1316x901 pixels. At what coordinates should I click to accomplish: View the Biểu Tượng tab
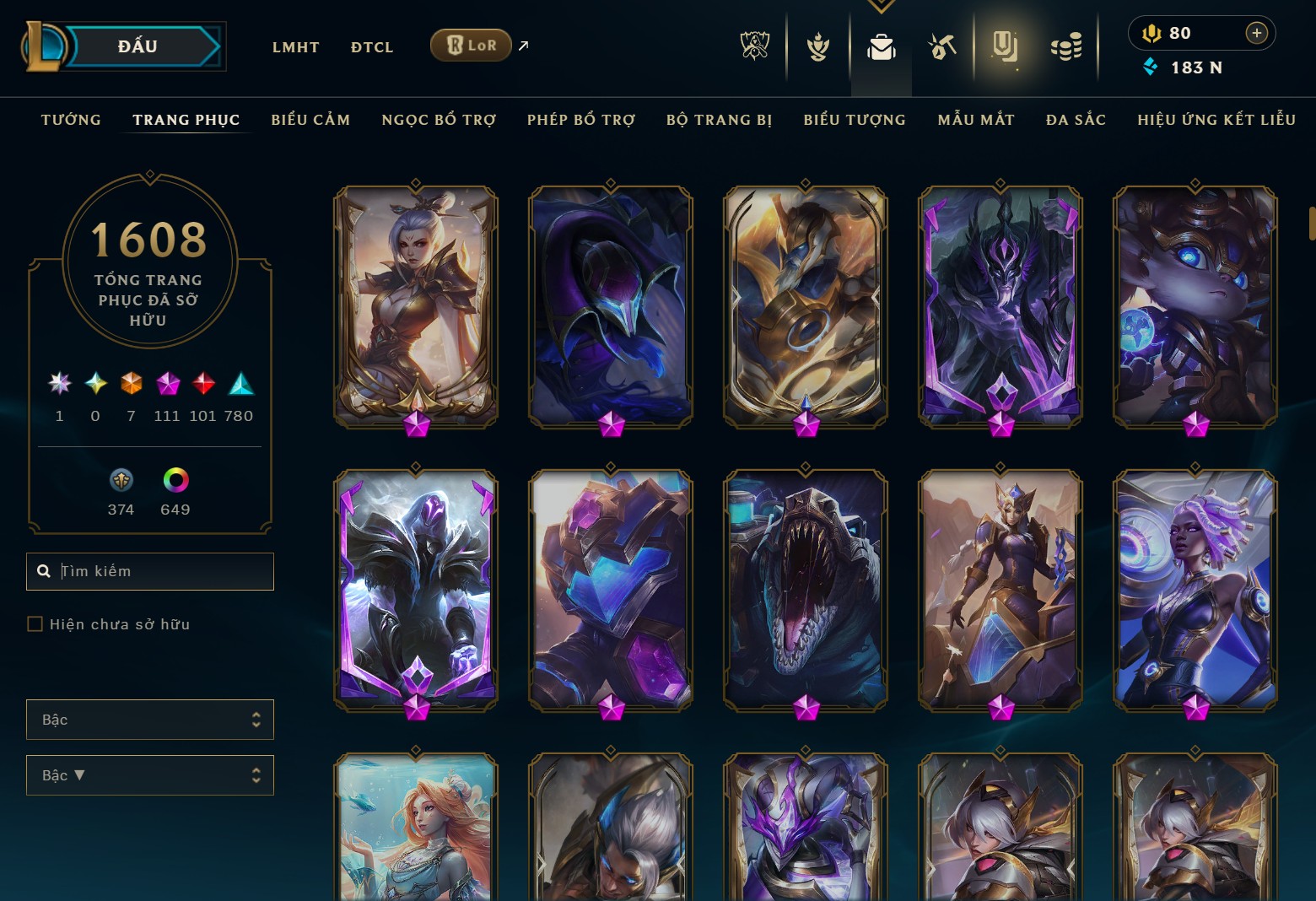855,120
